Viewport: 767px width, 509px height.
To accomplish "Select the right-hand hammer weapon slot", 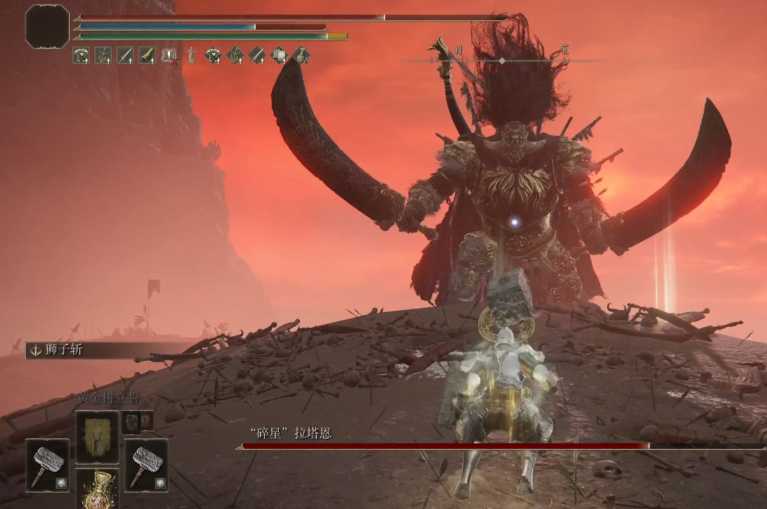I will tap(146, 464).
